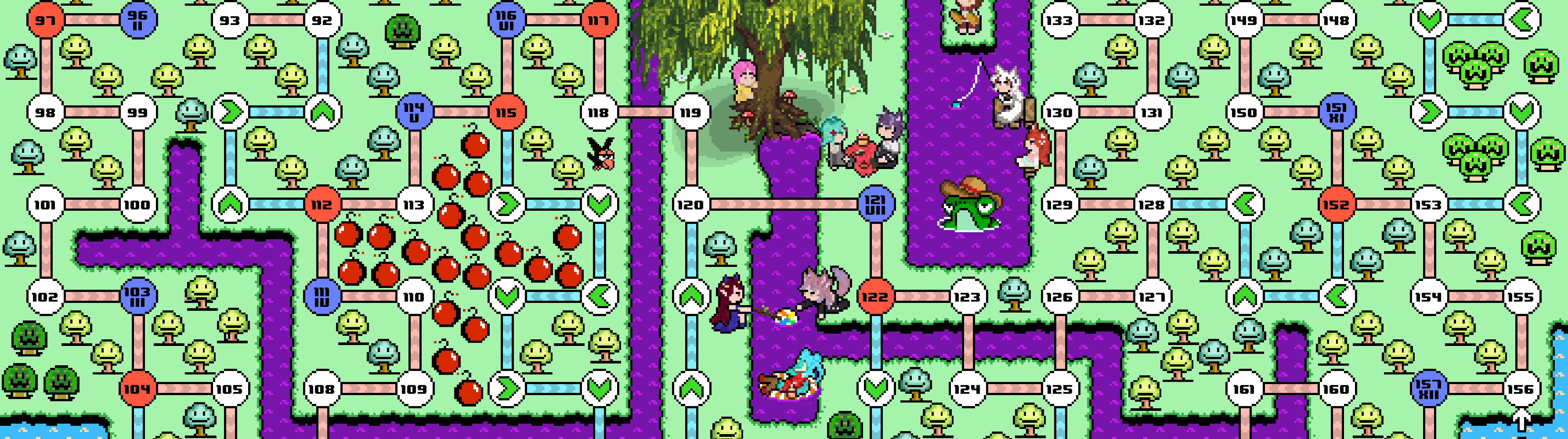Select level node 126
The height and width of the screenshot is (439, 1568).
tap(1060, 297)
